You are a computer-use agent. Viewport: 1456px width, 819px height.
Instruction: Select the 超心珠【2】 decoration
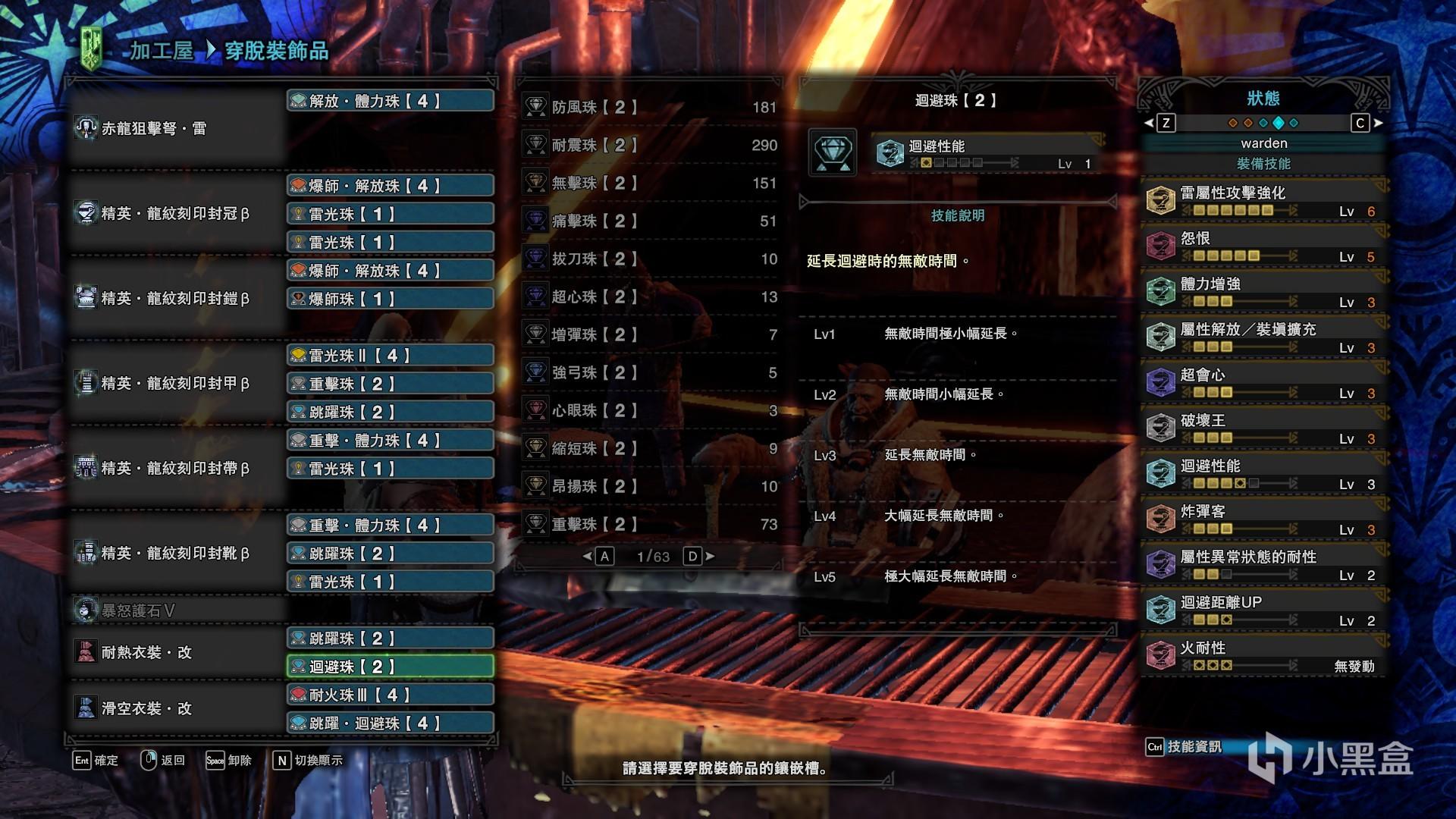point(650,297)
